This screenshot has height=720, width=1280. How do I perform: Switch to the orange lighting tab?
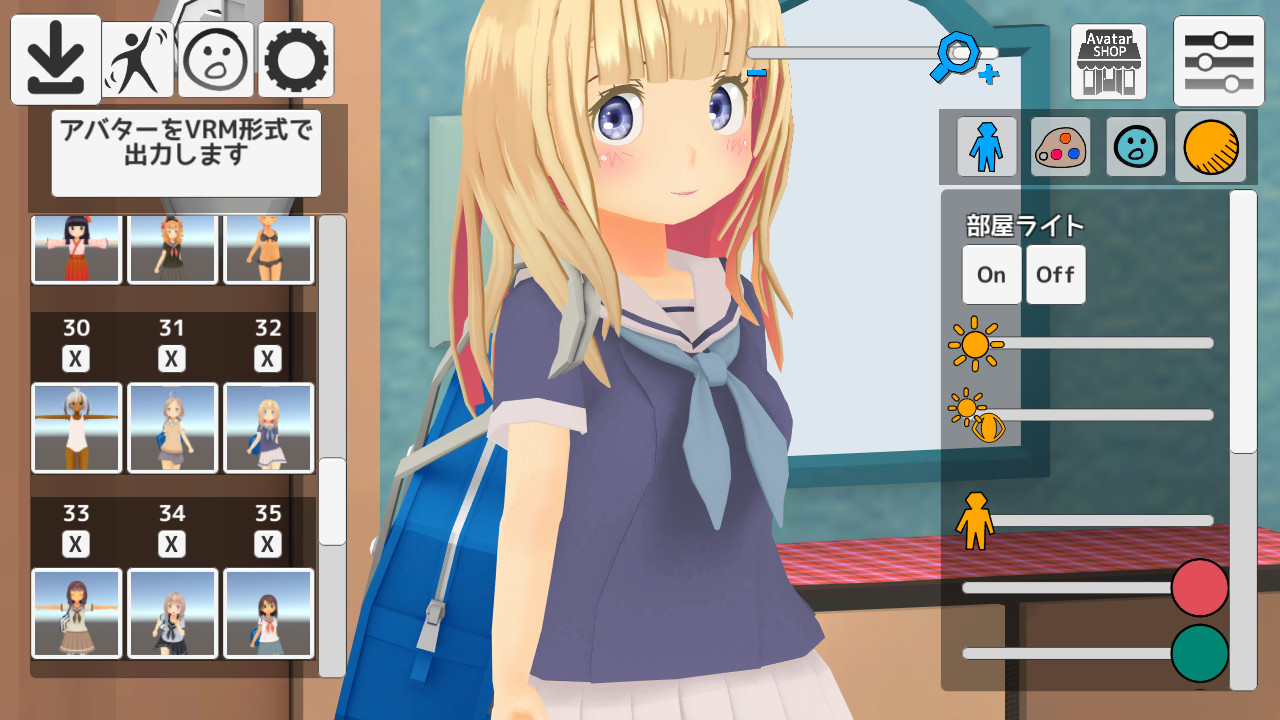tap(1210, 146)
